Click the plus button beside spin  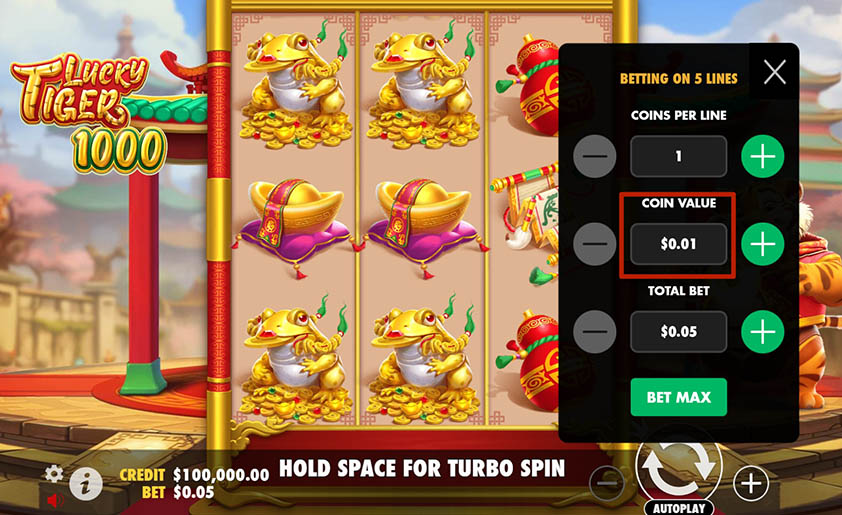[750, 484]
